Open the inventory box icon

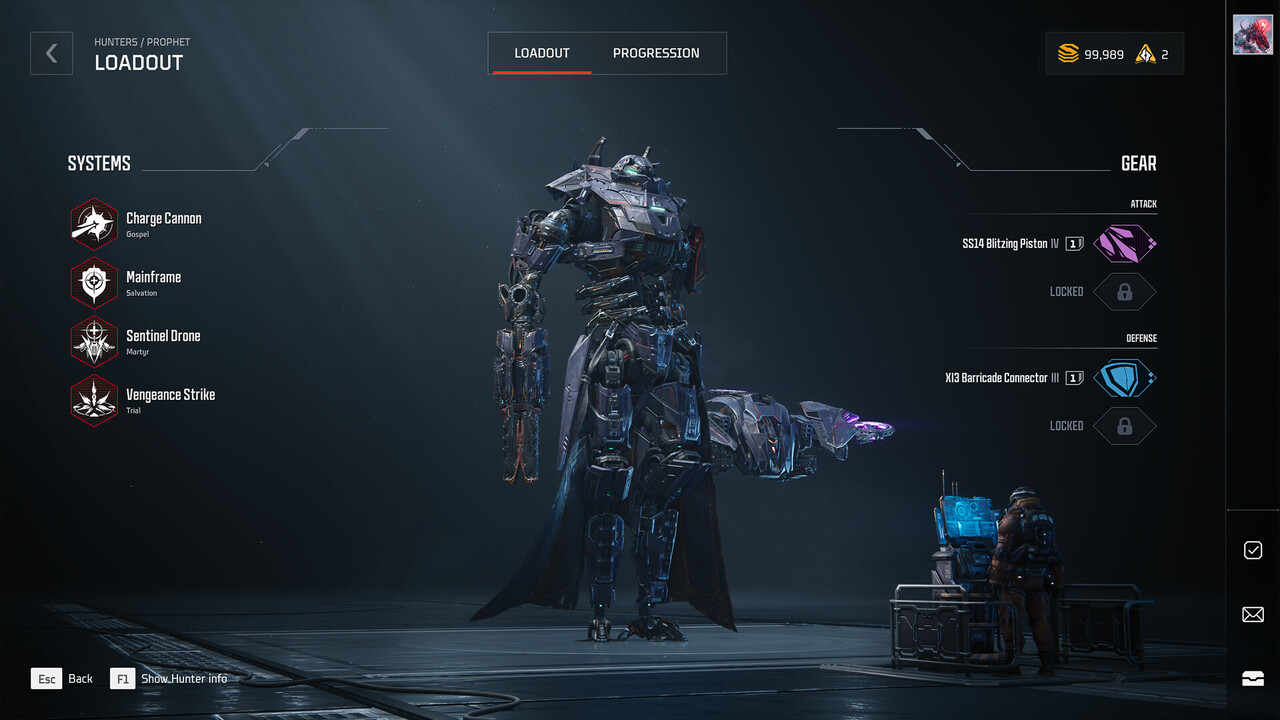tap(1252, 678)
